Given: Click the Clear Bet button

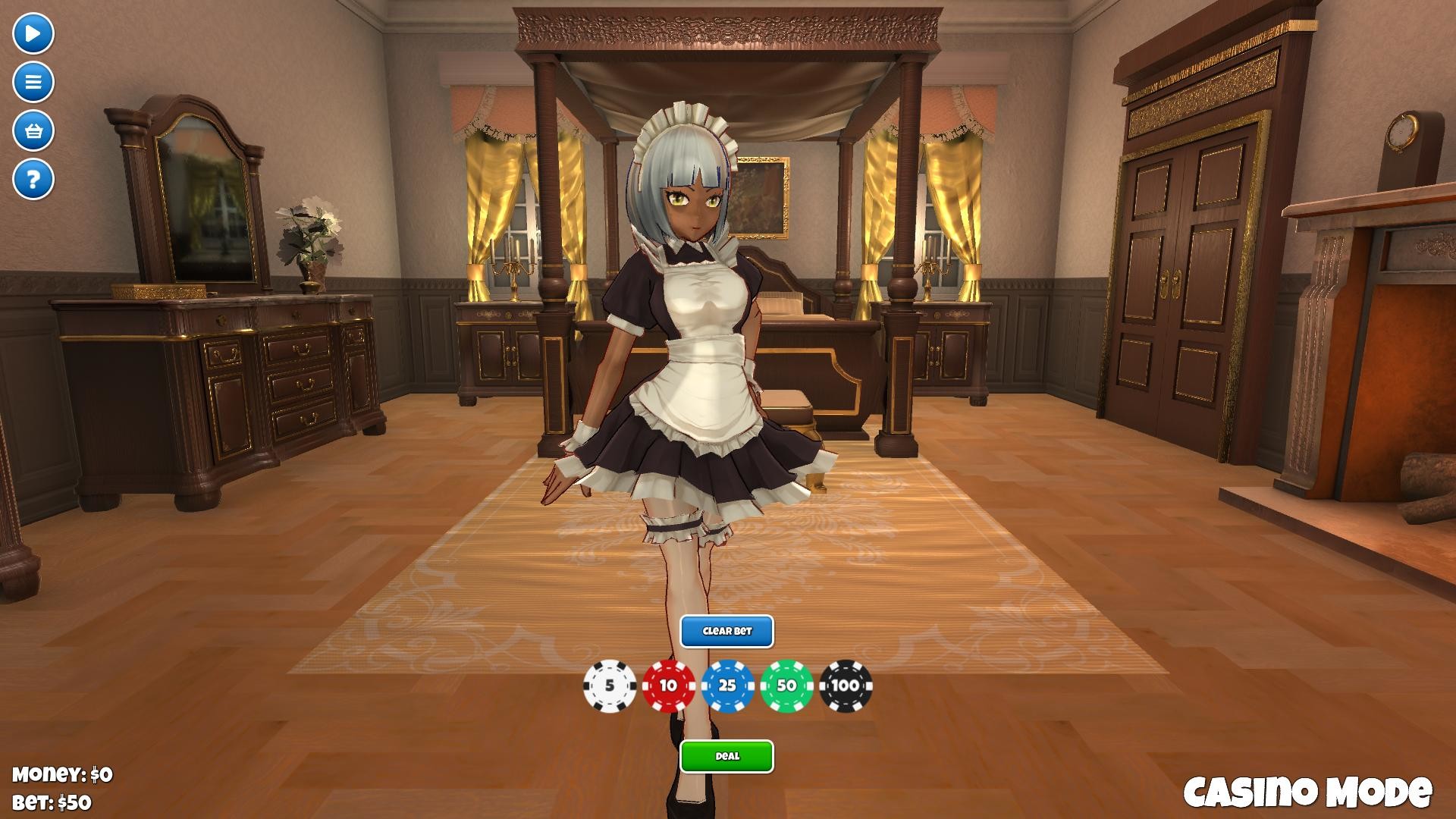Looking at the screenshot, I should pyautogui.click(x=728, y=630).
